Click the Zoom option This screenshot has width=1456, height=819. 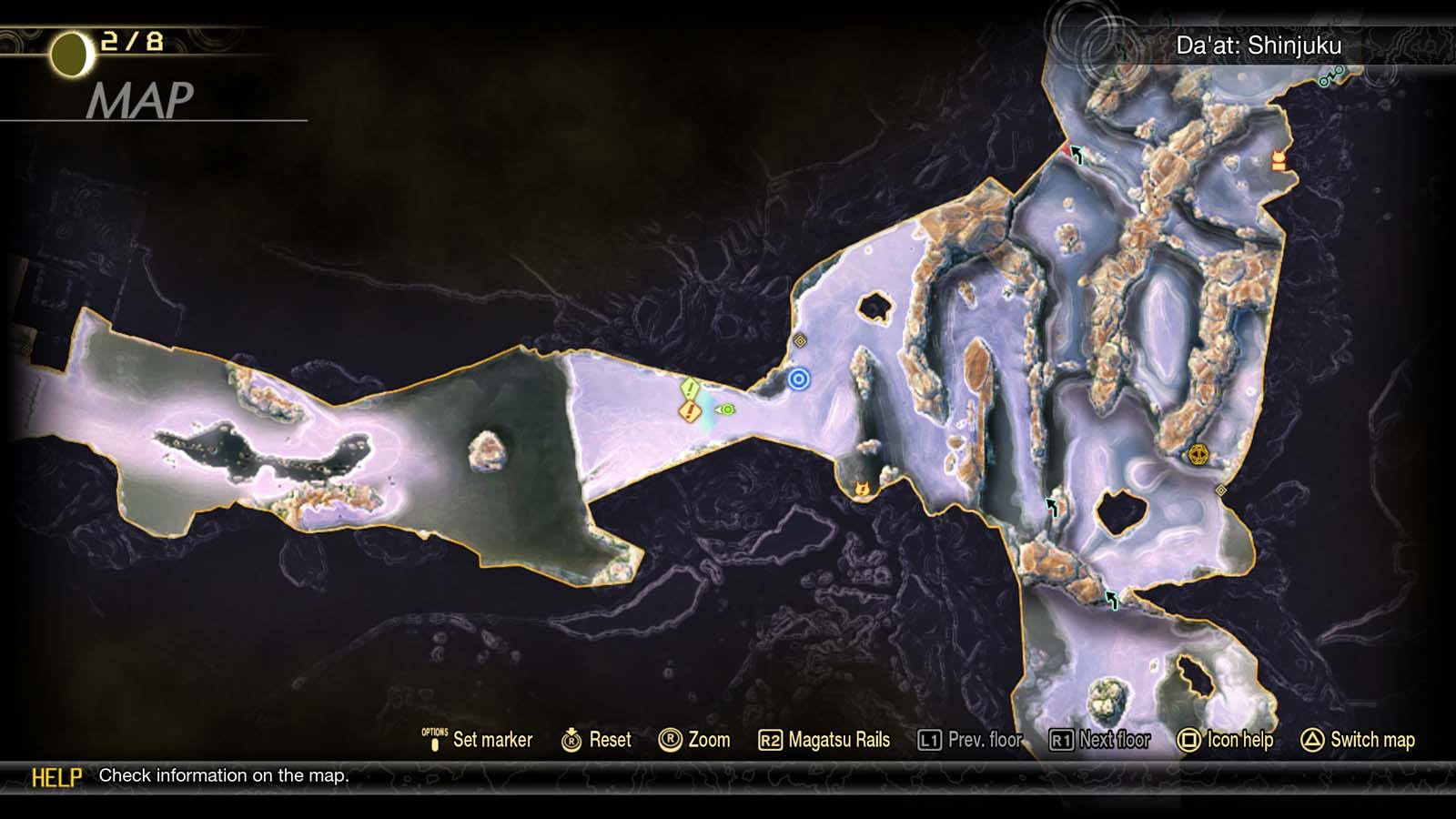(x=694, y=740)
